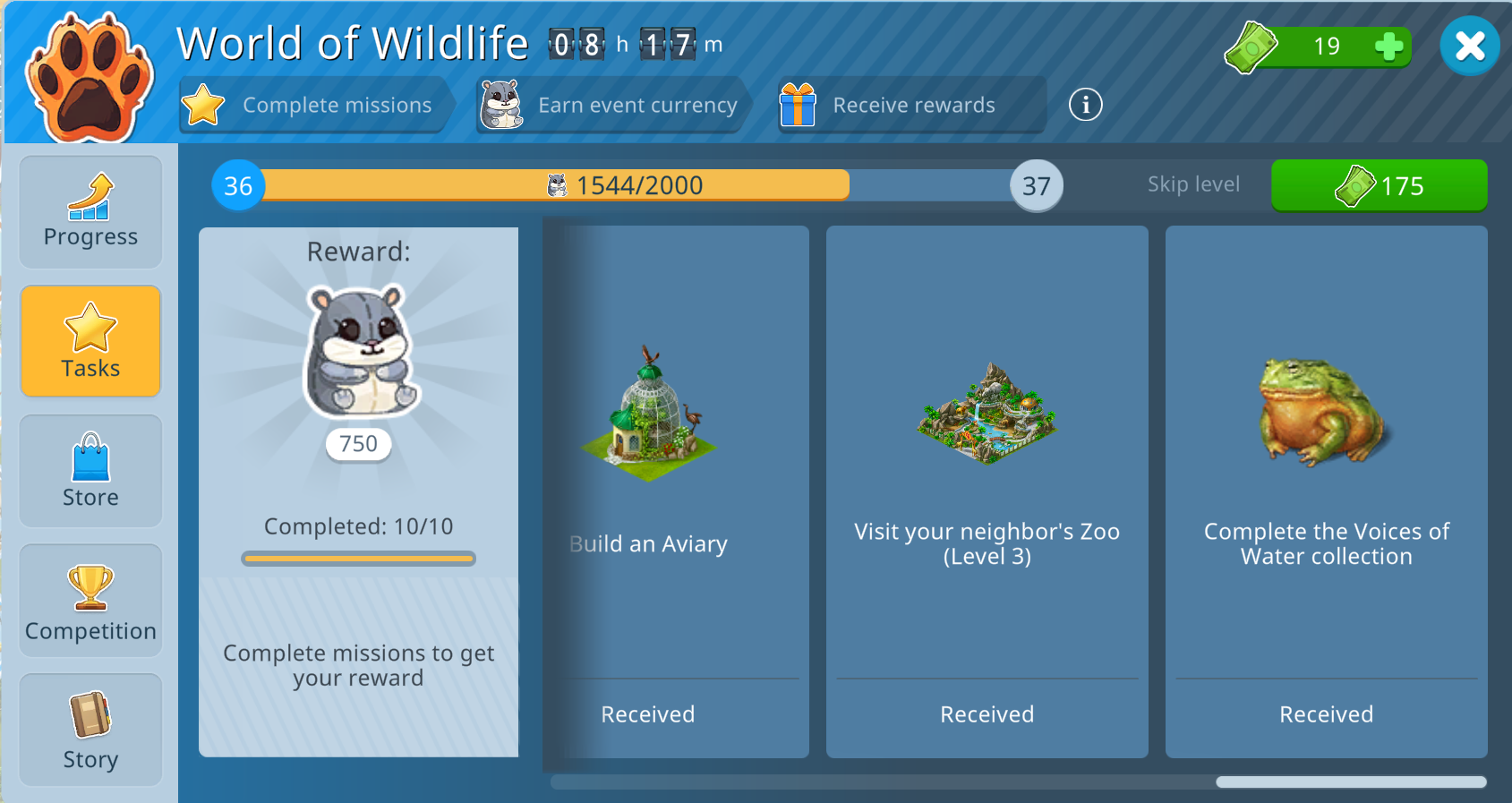Click the hamster reward for 750
Viewport: 1512px width, 803px height.
tap(361, 354)
